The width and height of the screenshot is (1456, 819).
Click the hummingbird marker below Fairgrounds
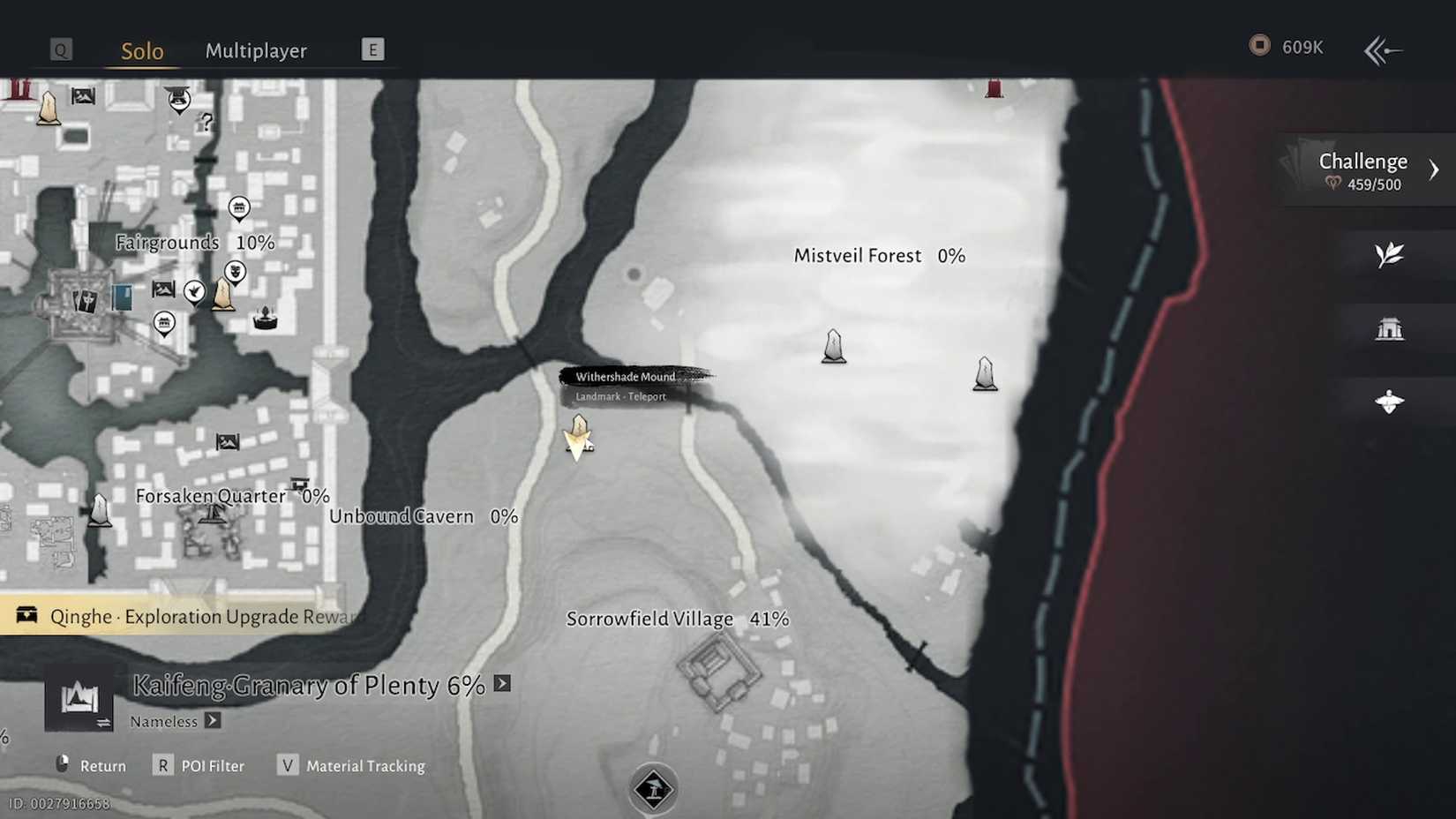pyautogui.click(x=195, y=291)
